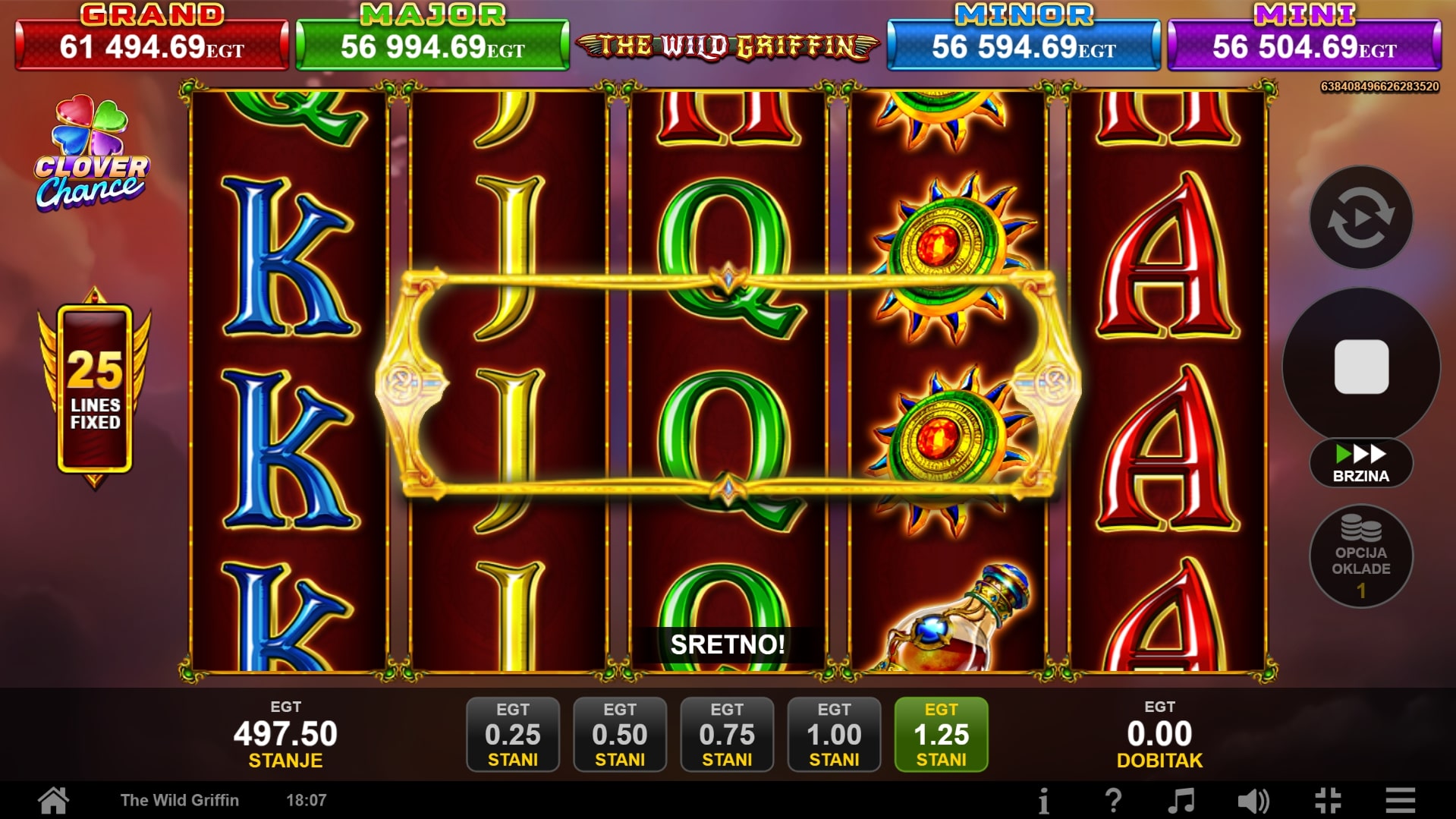This screenshot has width=1456, height=819.
Task: Stop the spinning reels with the square button
Action: 1361,367
